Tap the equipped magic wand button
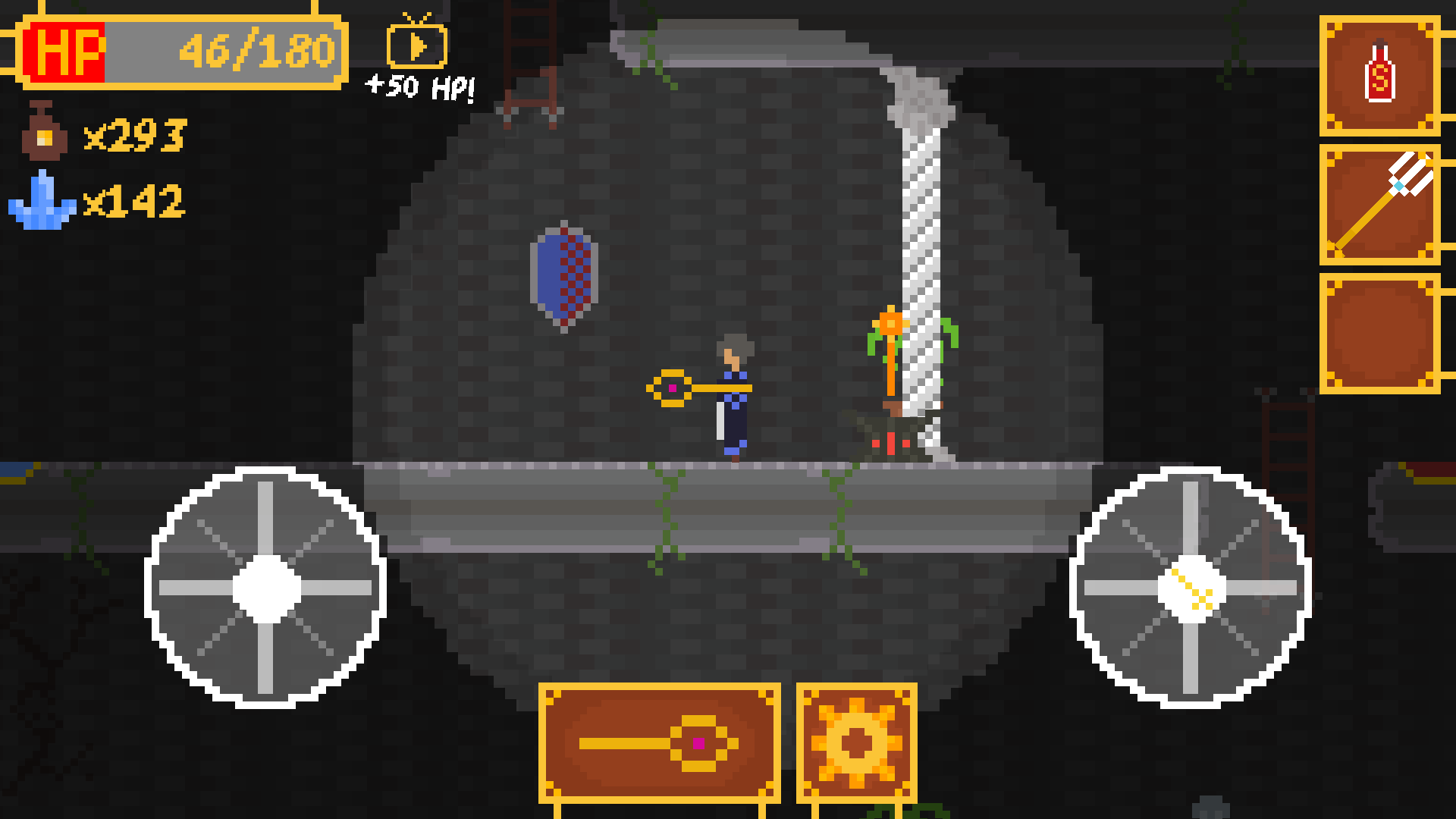1456x819 pixels. click(660, 743)
